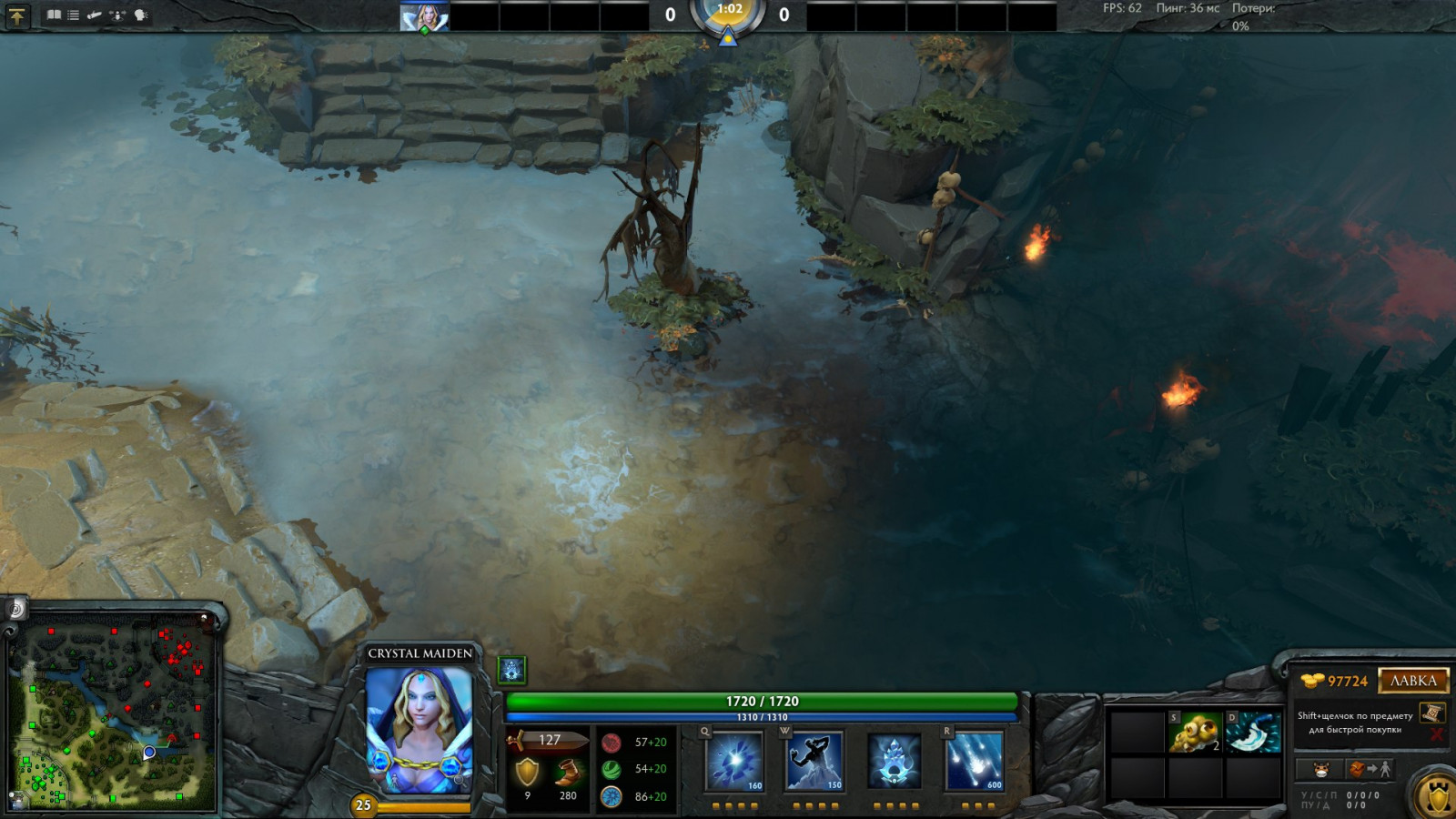Clear quick-buy with the red X

1437,733
